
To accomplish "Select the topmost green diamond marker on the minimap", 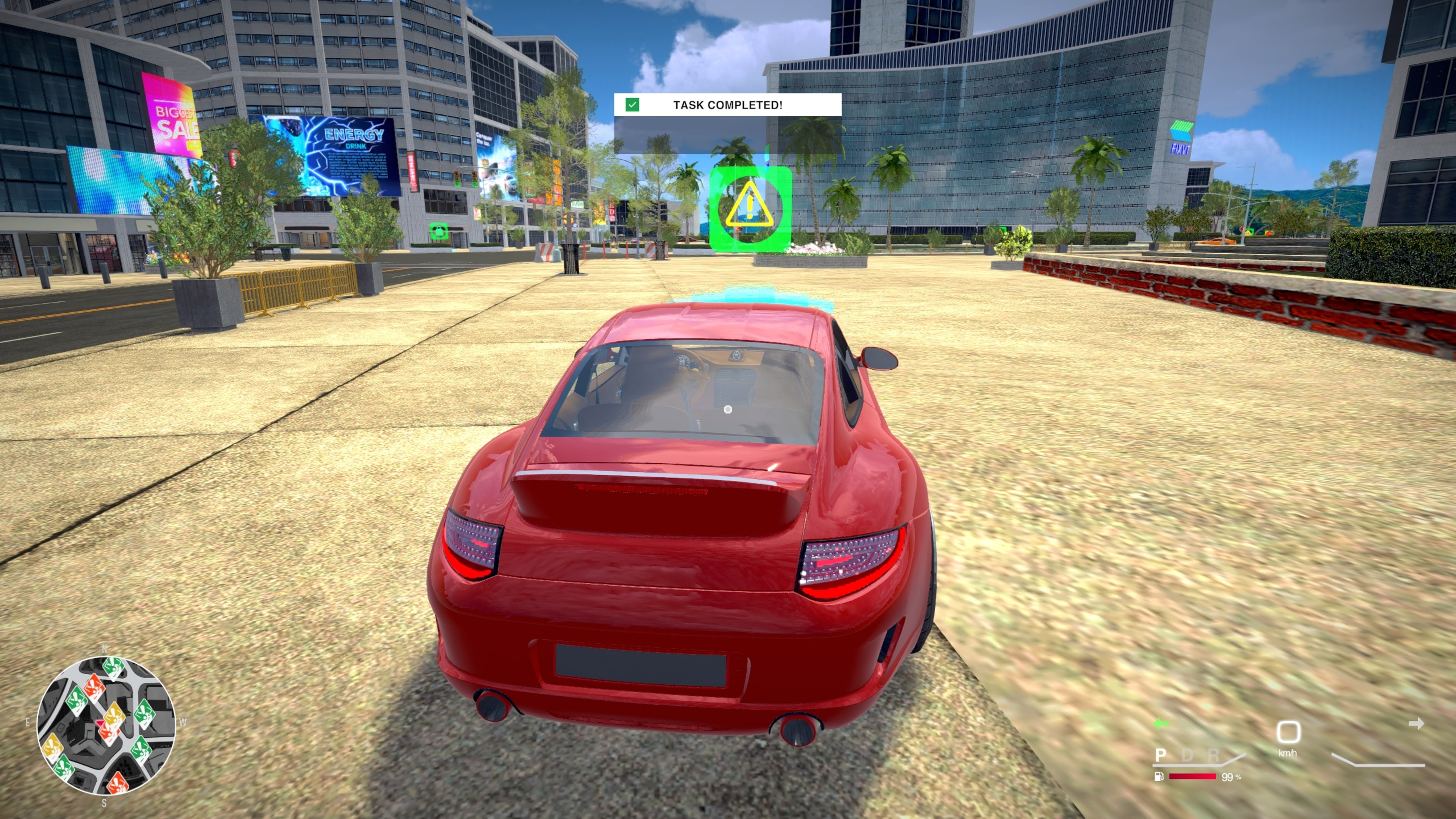I will [x=114, y=667].
